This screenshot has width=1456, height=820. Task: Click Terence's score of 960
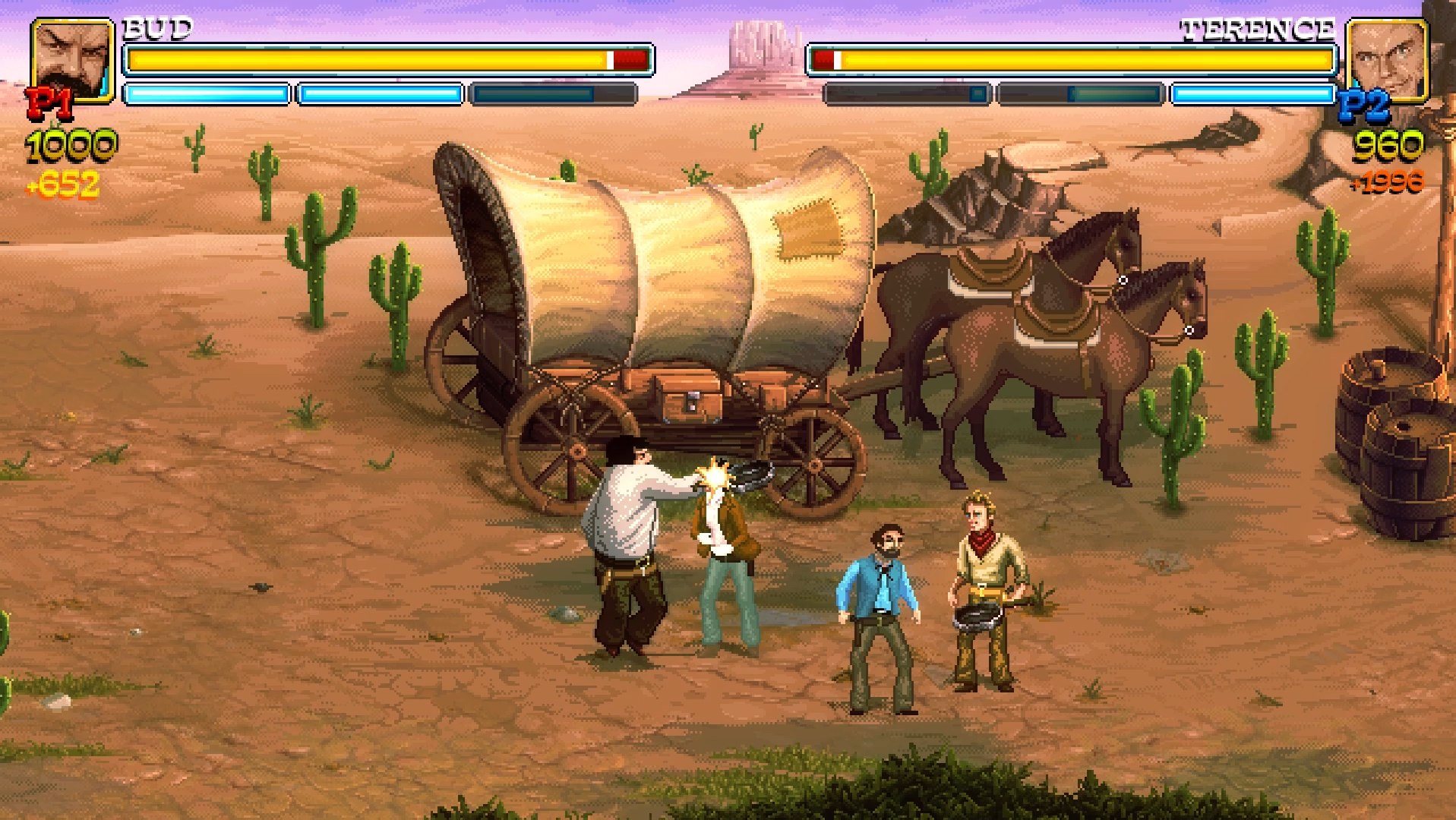click(1390, 144)
